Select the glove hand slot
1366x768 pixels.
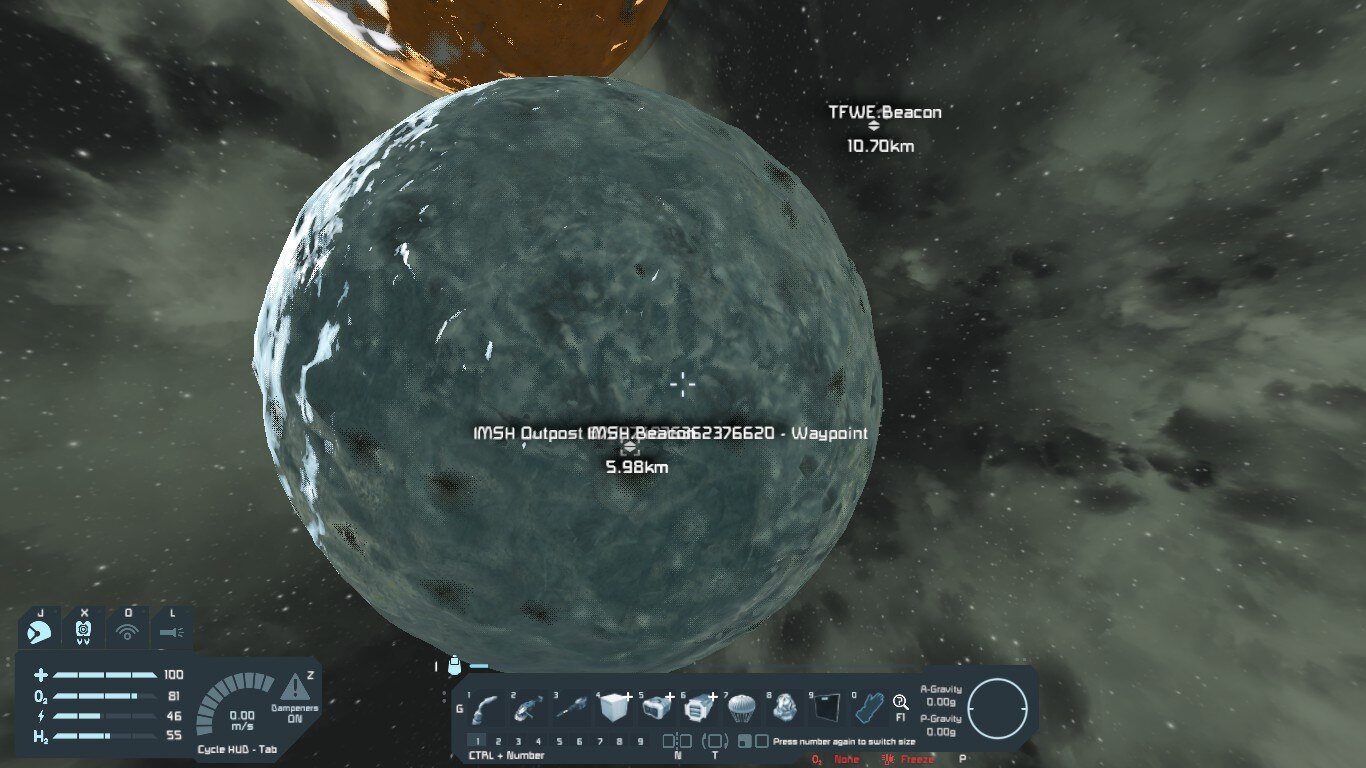point(868,709)
